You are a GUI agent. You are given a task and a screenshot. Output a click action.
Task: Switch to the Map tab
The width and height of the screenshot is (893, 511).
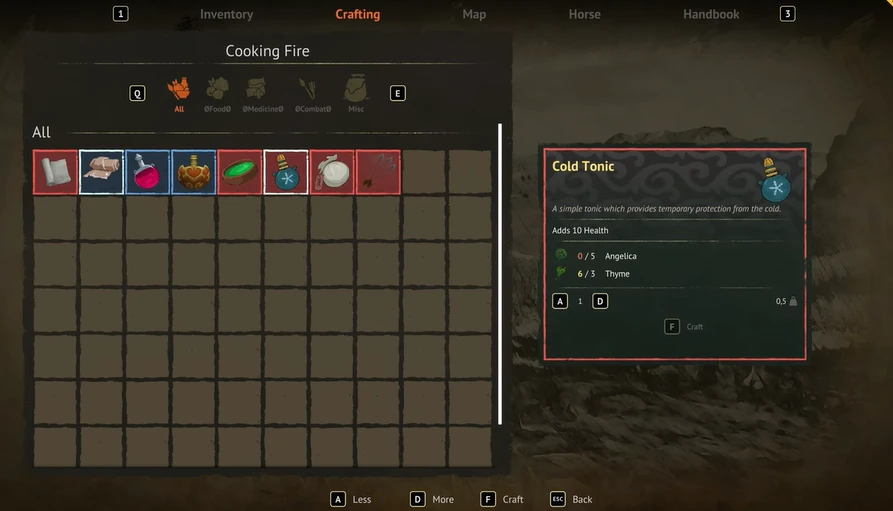[x=474, y=14]
